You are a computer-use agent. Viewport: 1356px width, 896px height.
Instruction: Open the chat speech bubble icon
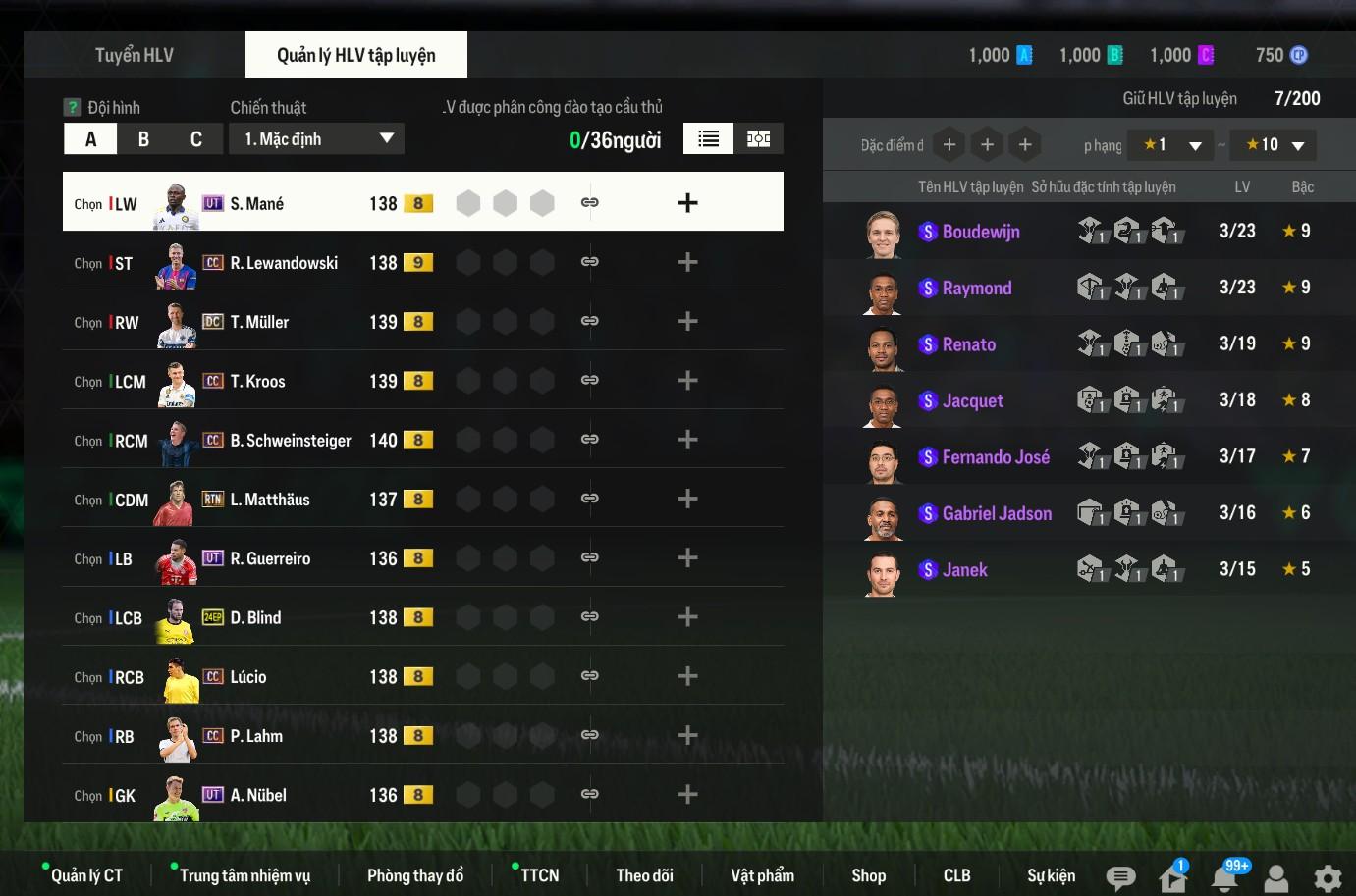pyautogui.click(x=1120, y=877)
